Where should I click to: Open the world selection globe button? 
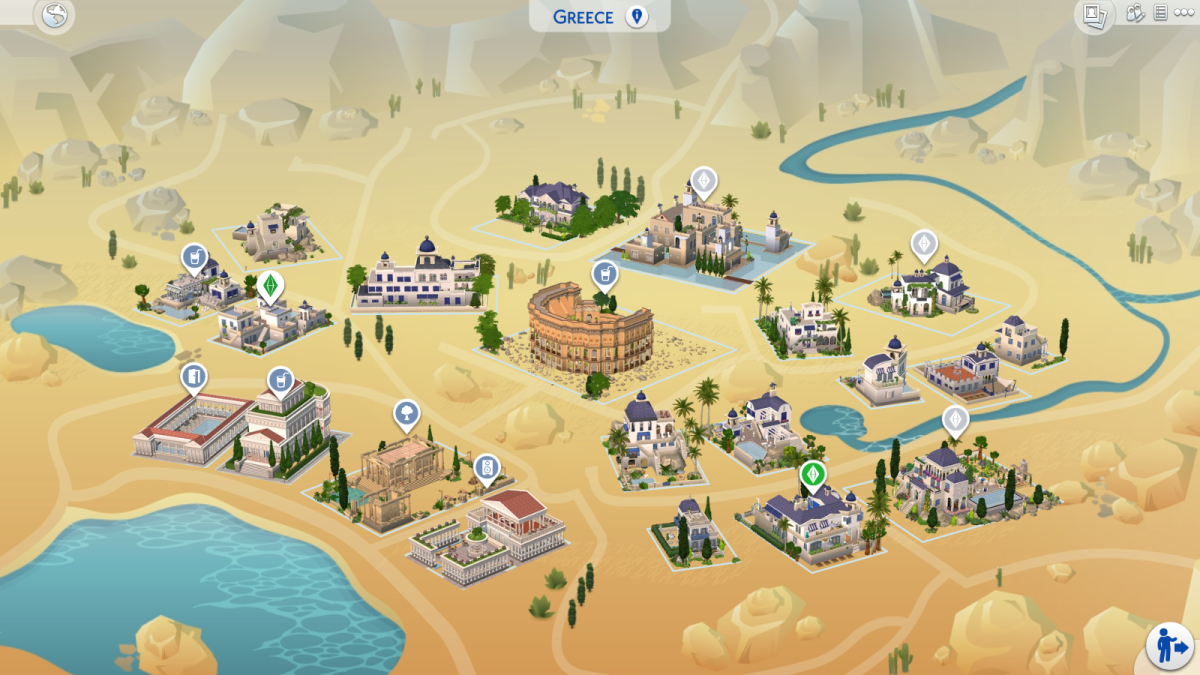(54, 15)
